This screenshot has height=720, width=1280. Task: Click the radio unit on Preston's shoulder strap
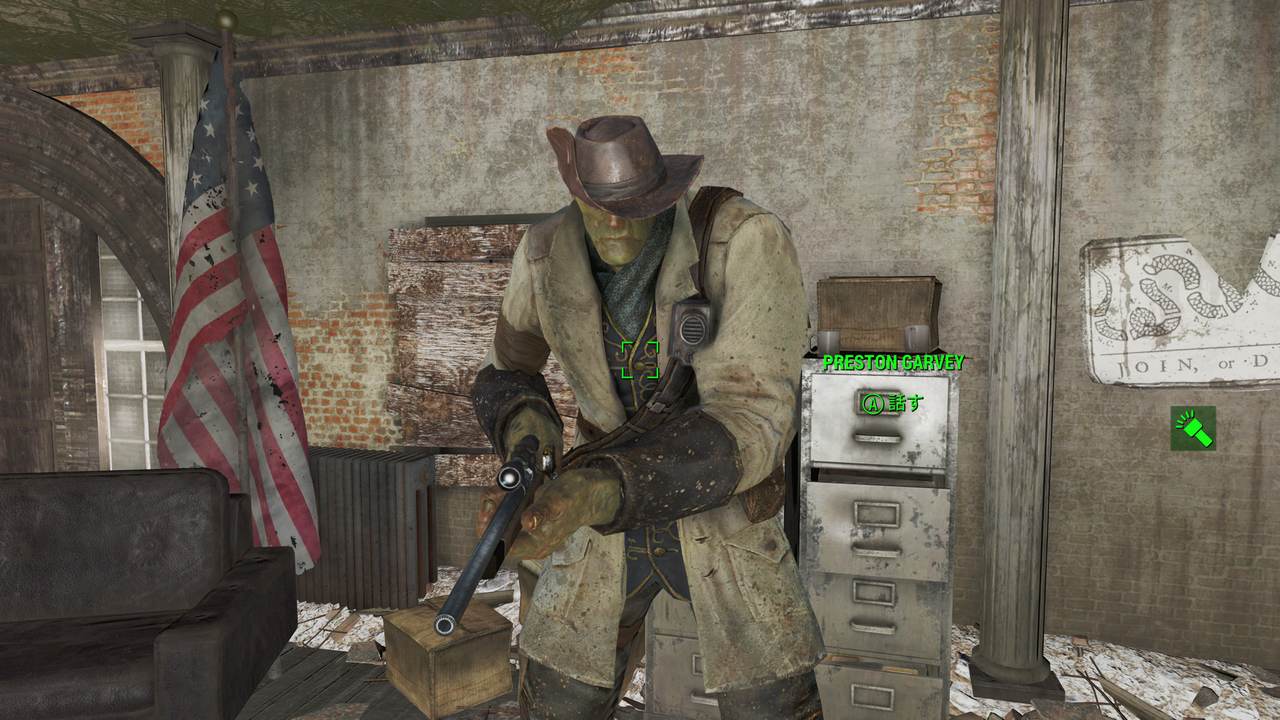click(x=692, y=325)
